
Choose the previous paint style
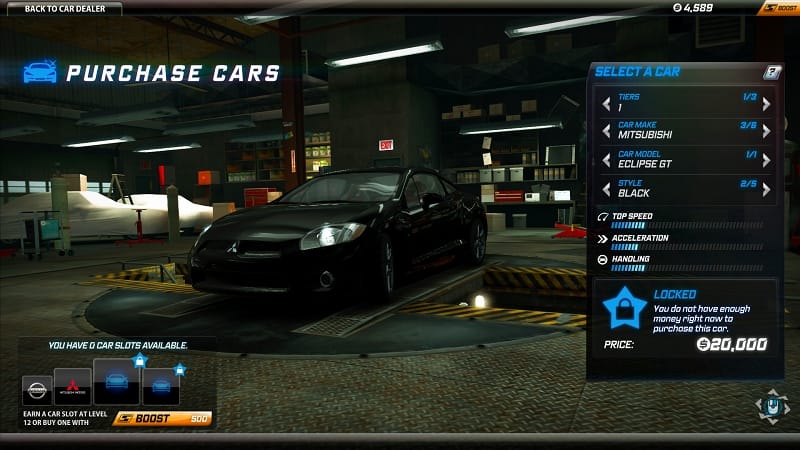click(604, 189)
